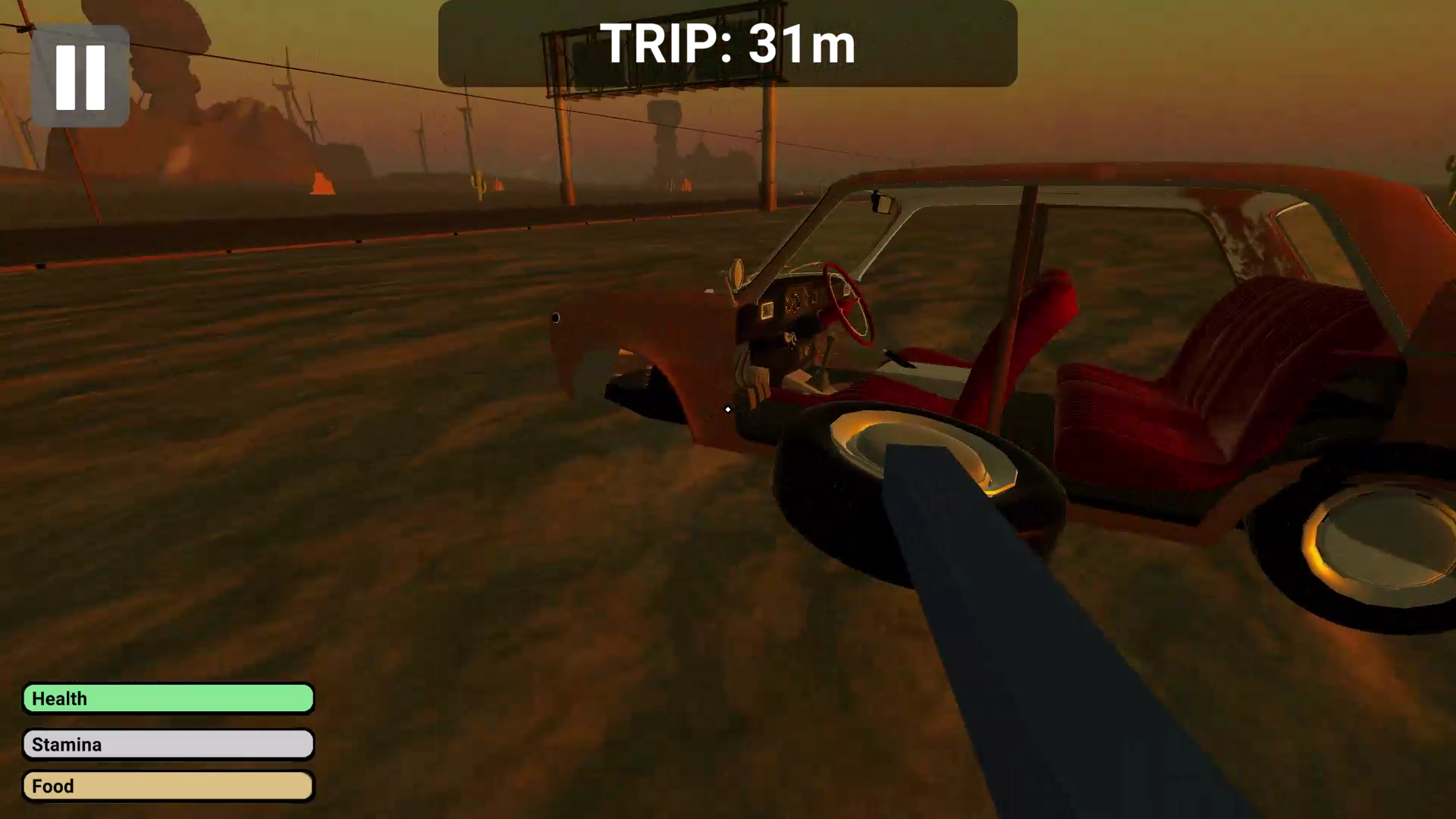Click the white crosshair dot
The width and height of the screenshot is (1456, 819).
[x=727, y=409]
